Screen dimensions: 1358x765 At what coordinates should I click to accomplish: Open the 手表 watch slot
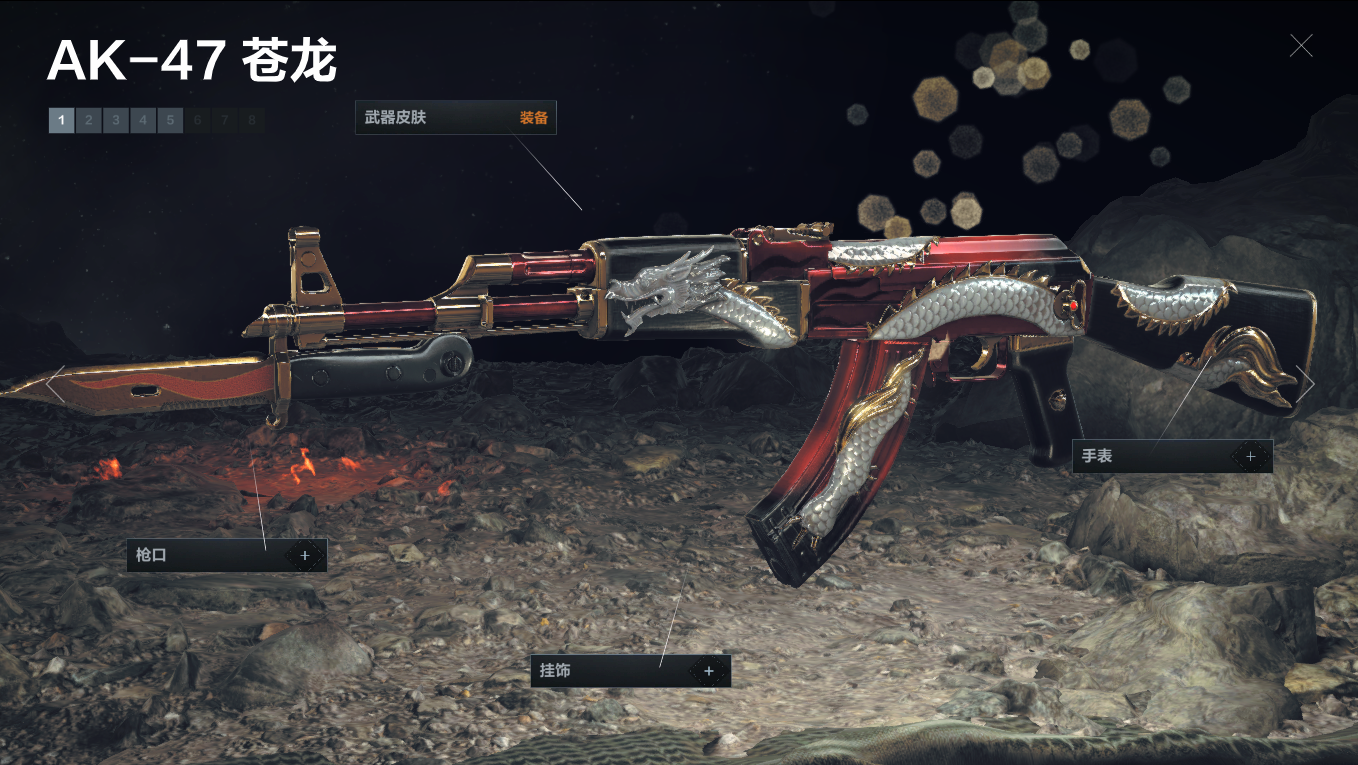pyautogui.click(x=1250, y=456)
